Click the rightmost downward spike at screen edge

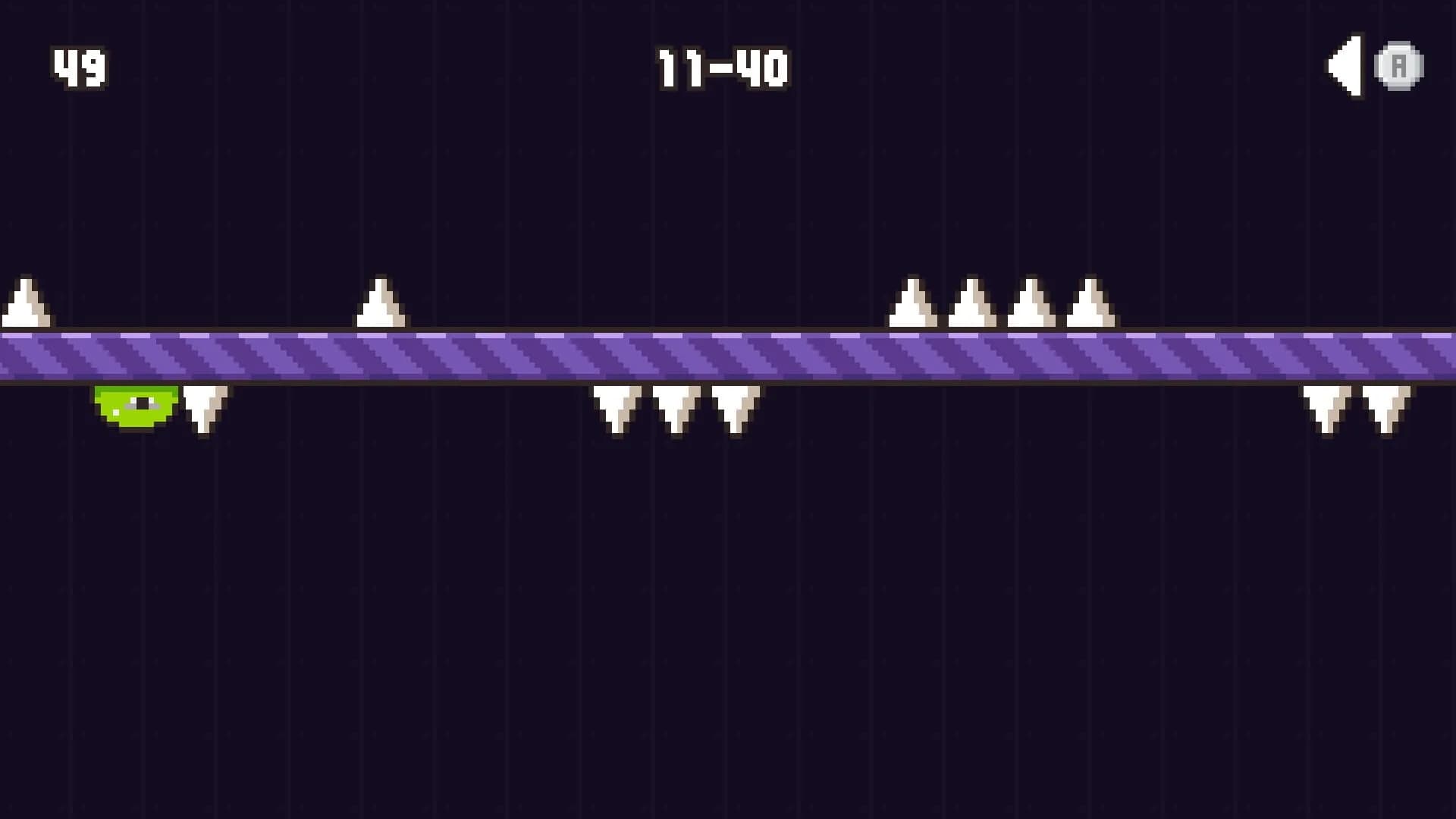coord(1386,409)
